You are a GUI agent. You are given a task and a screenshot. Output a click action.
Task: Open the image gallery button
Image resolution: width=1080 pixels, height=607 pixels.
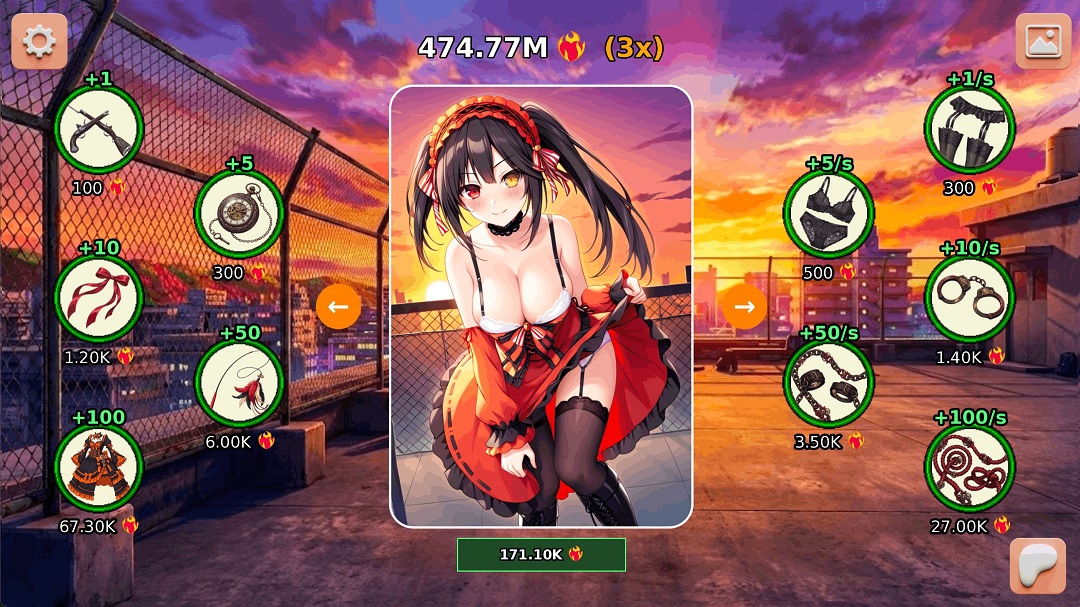coord(1043,41)
